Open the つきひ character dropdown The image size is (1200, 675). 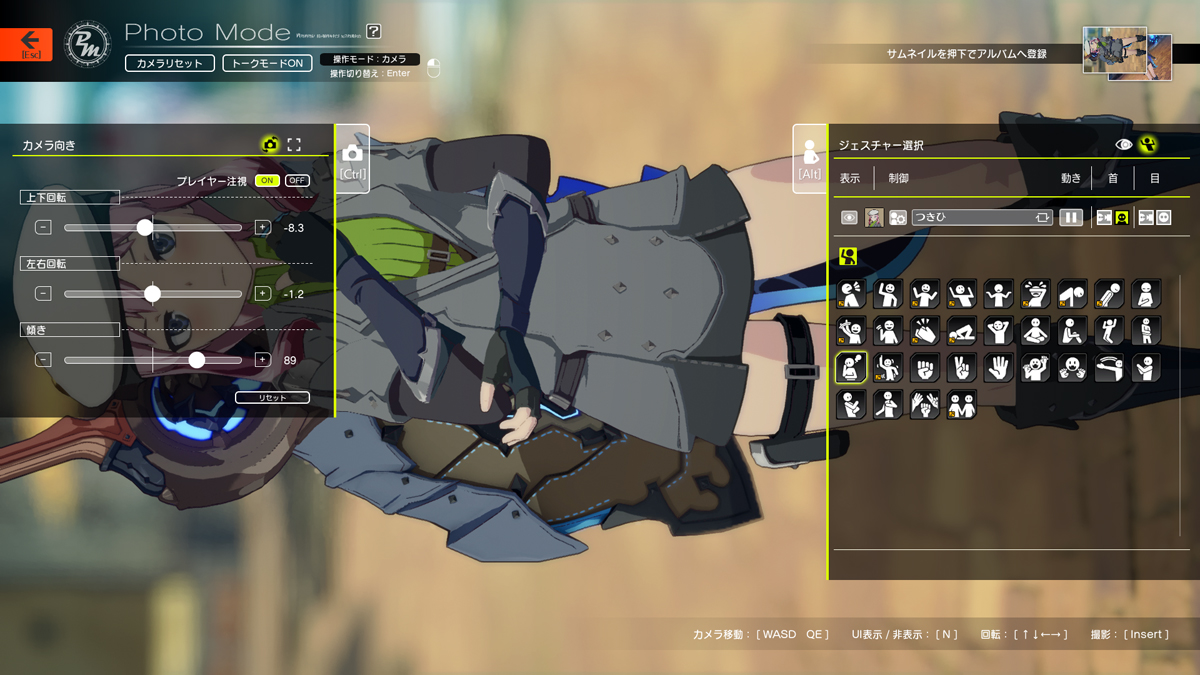click(981, 217)
